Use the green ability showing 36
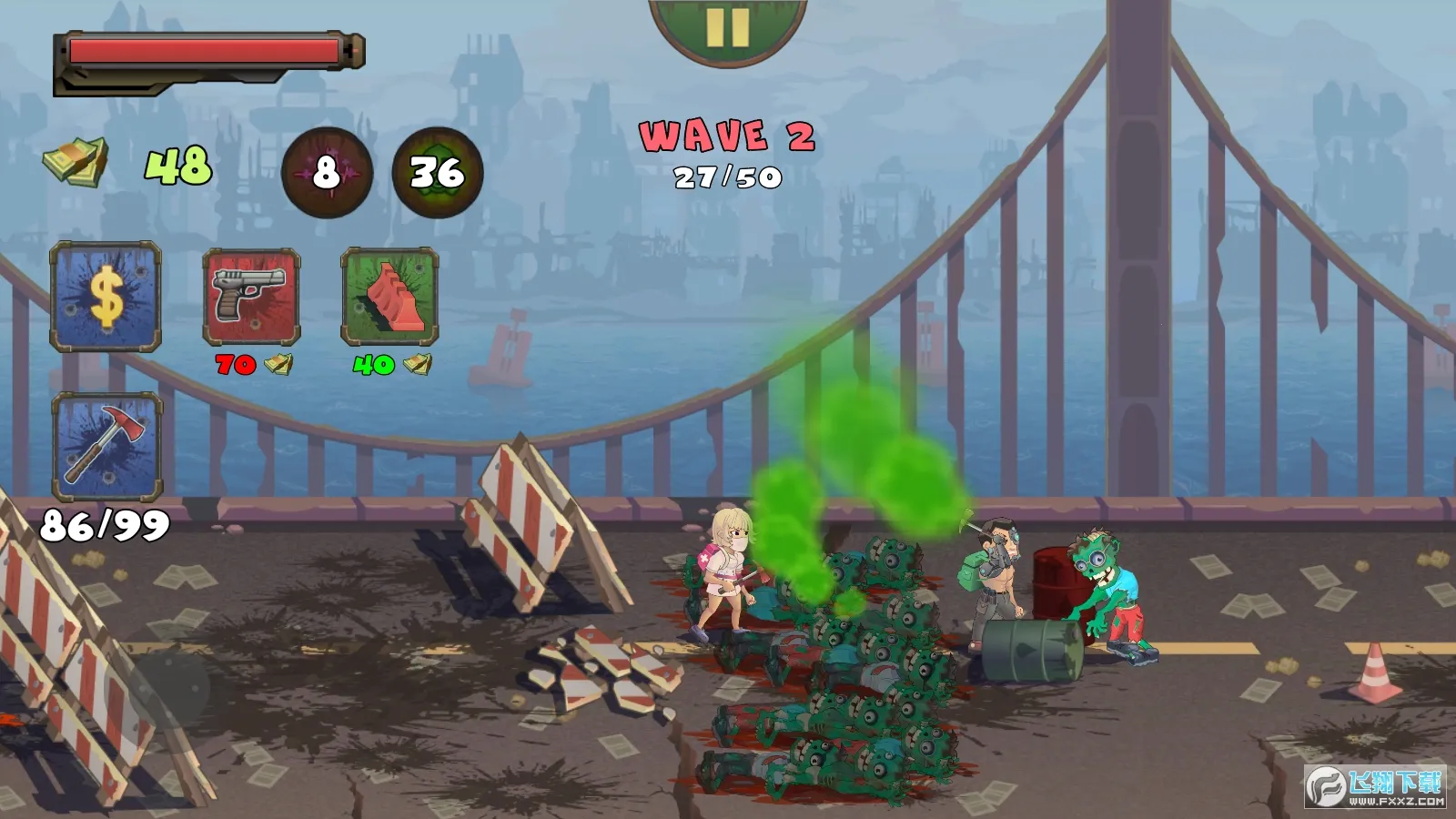 (x=437, y=172)
